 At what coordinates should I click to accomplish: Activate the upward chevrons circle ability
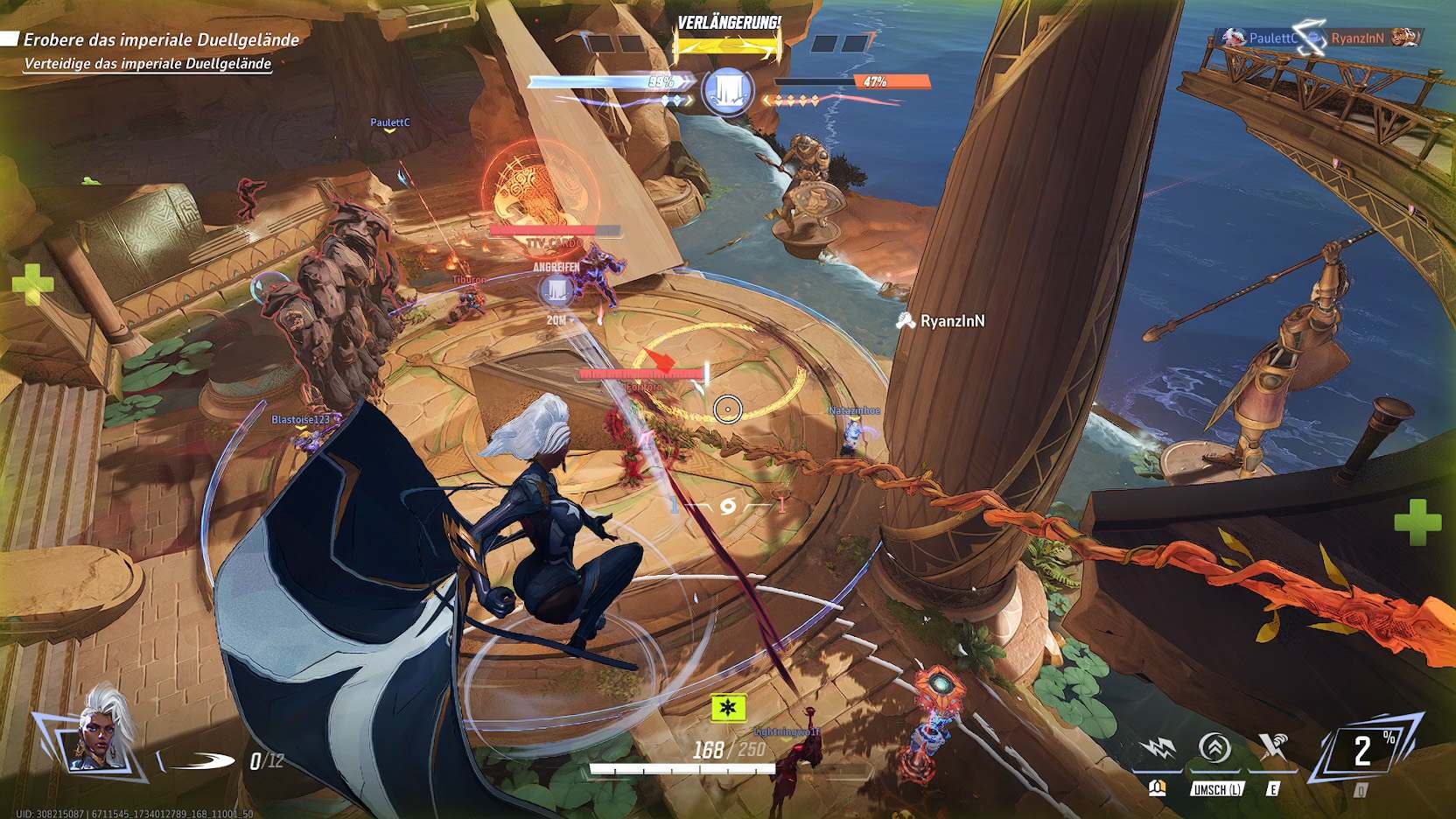coord(1214,749)
